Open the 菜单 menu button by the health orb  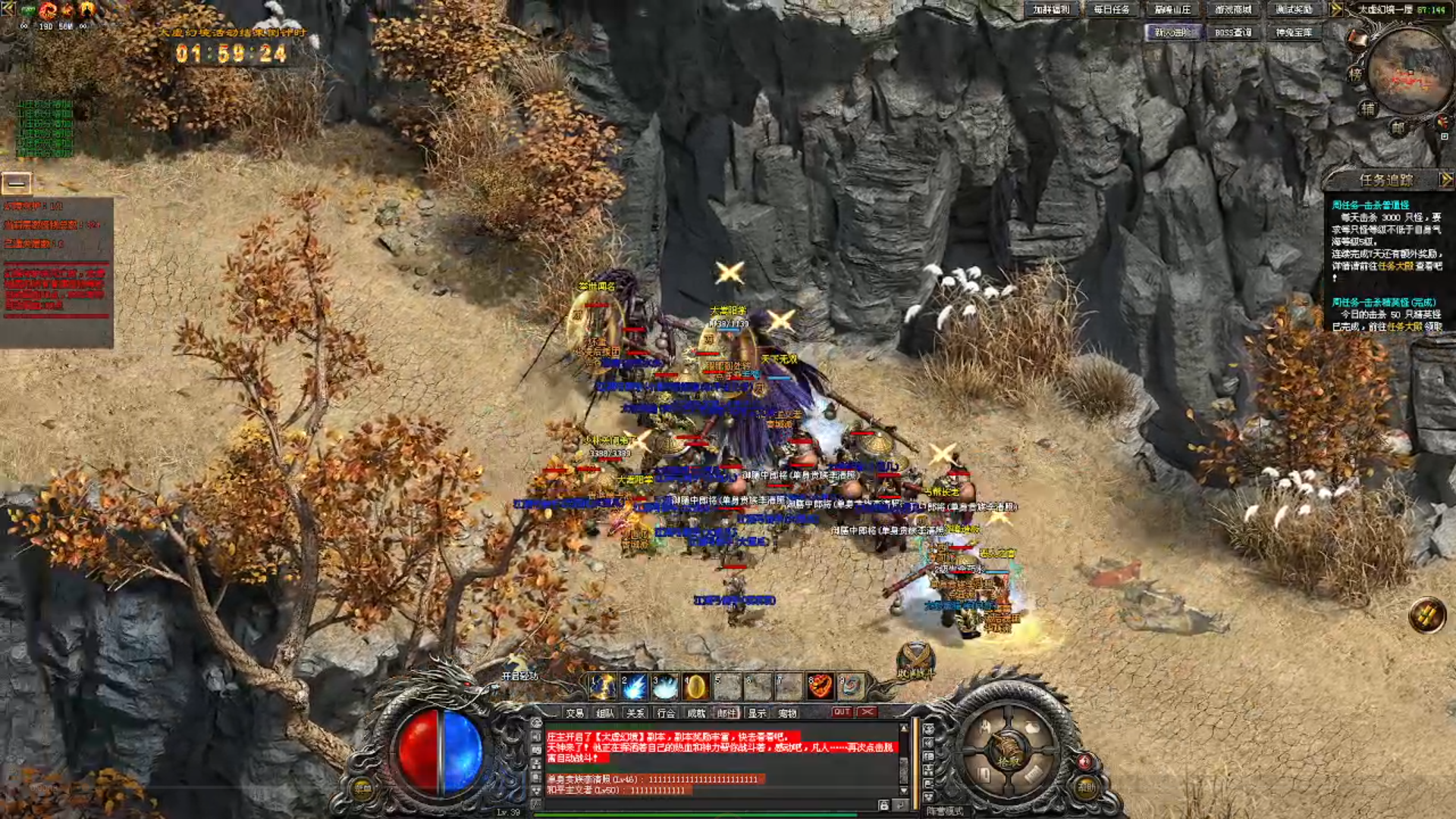tap(363, 788)
